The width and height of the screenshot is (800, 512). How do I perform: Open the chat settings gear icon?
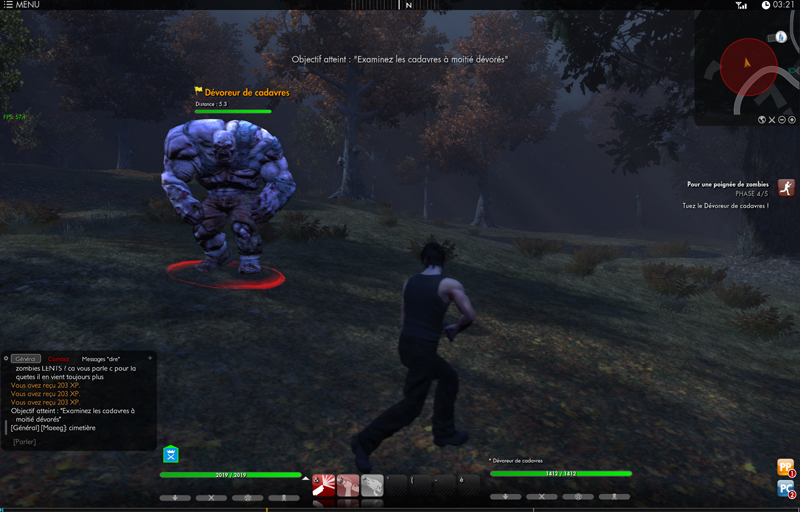tap(6, 359)
